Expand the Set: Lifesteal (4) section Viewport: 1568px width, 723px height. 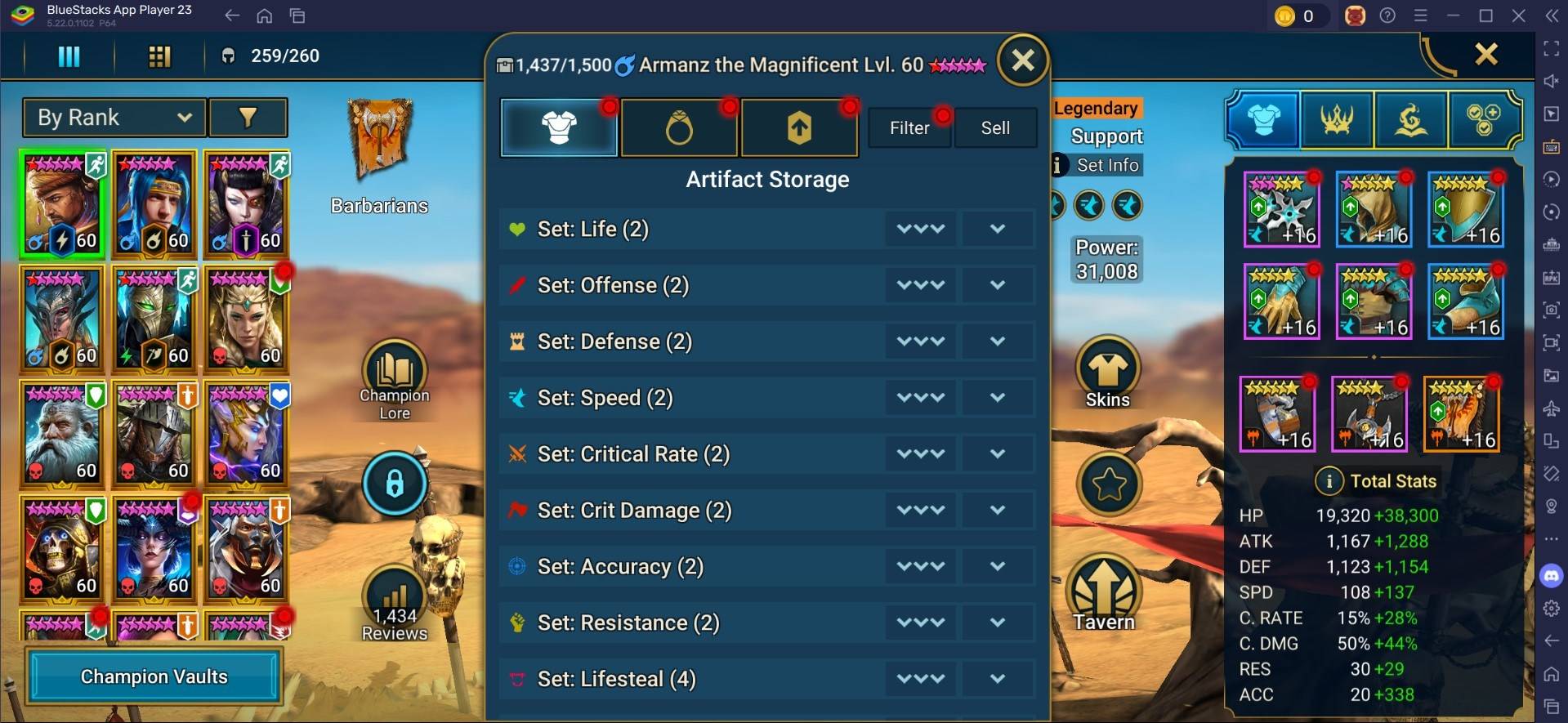997,678
